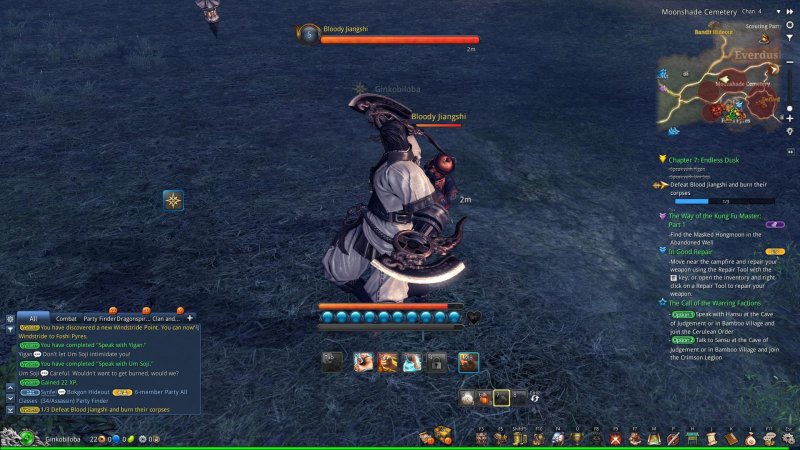Screen dimensions: 800x450
Task: Click the Bloody Jiangshi target frame
Action: pyautogui.click(x=390, y=35)
